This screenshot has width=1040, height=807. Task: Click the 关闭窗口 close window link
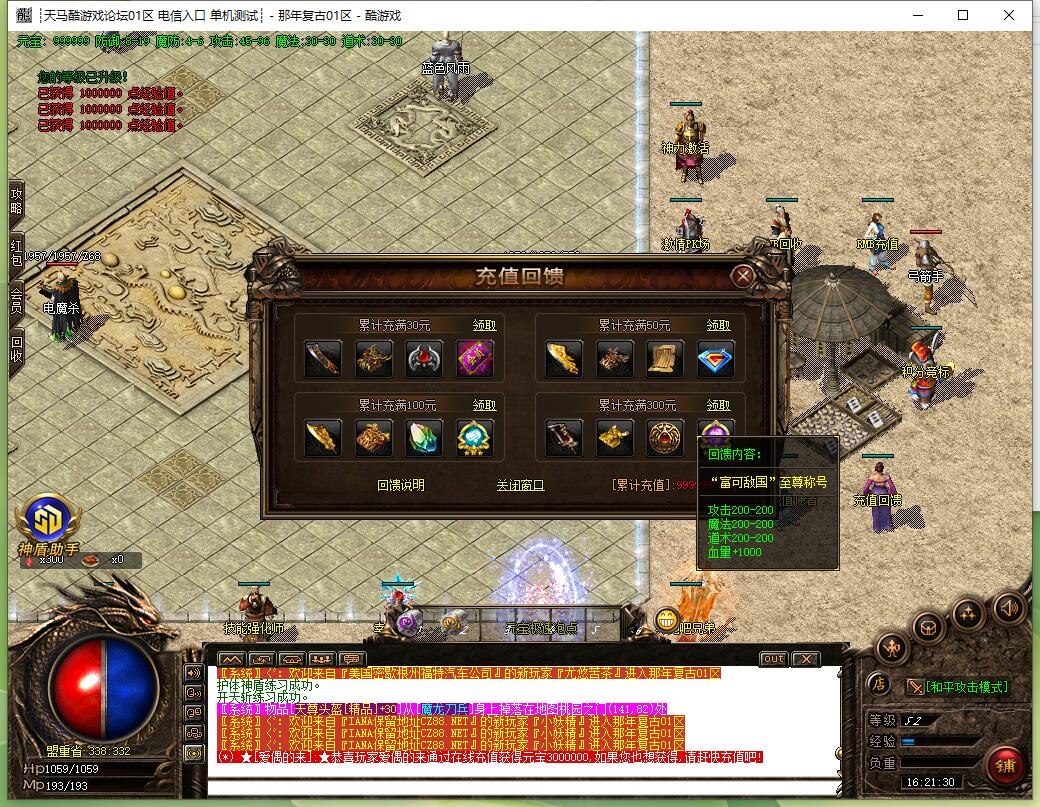pos(520,485)
